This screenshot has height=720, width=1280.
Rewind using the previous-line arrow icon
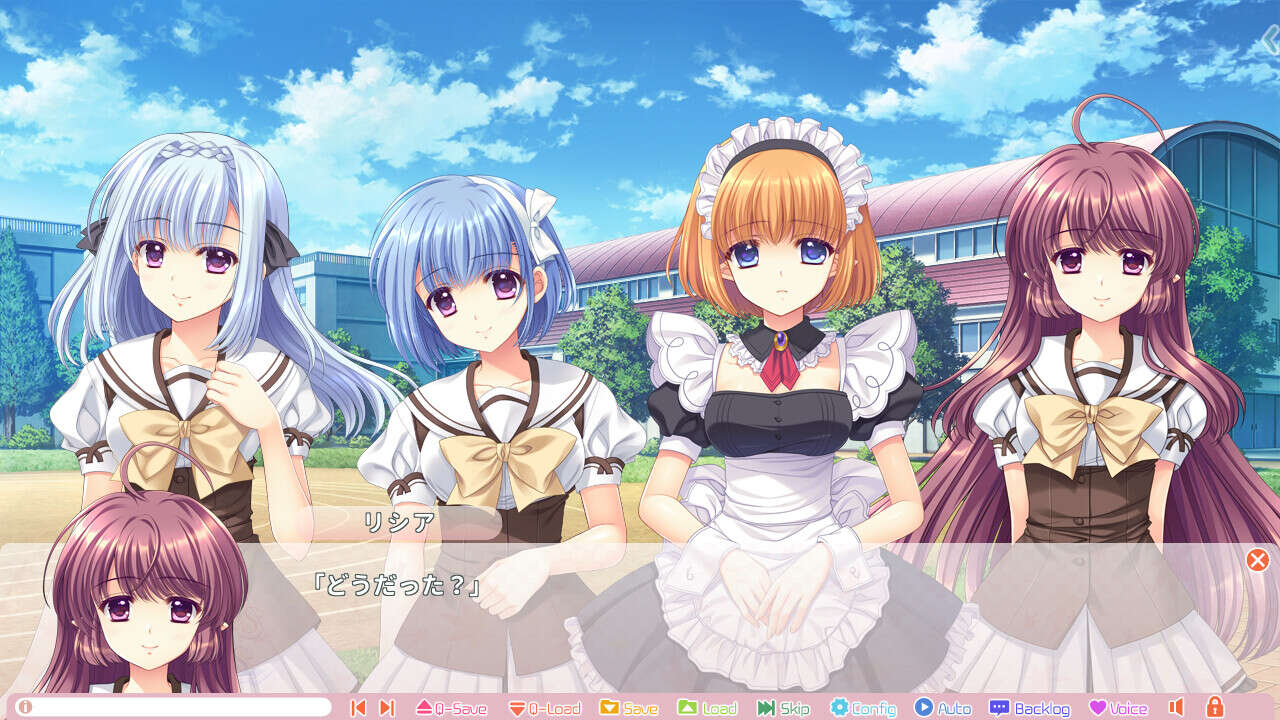coord(357,707)
